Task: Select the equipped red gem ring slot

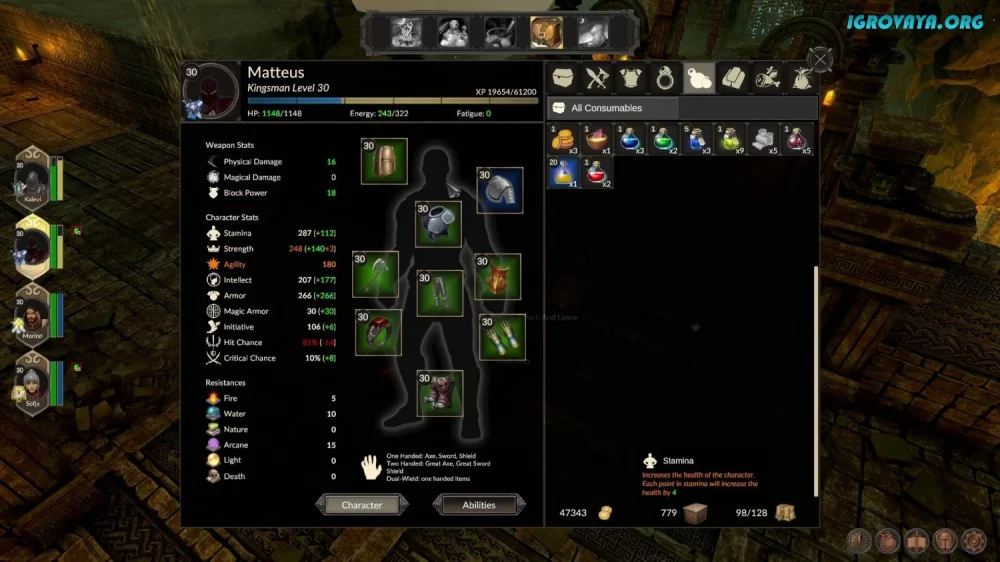Action: point(378,332)
